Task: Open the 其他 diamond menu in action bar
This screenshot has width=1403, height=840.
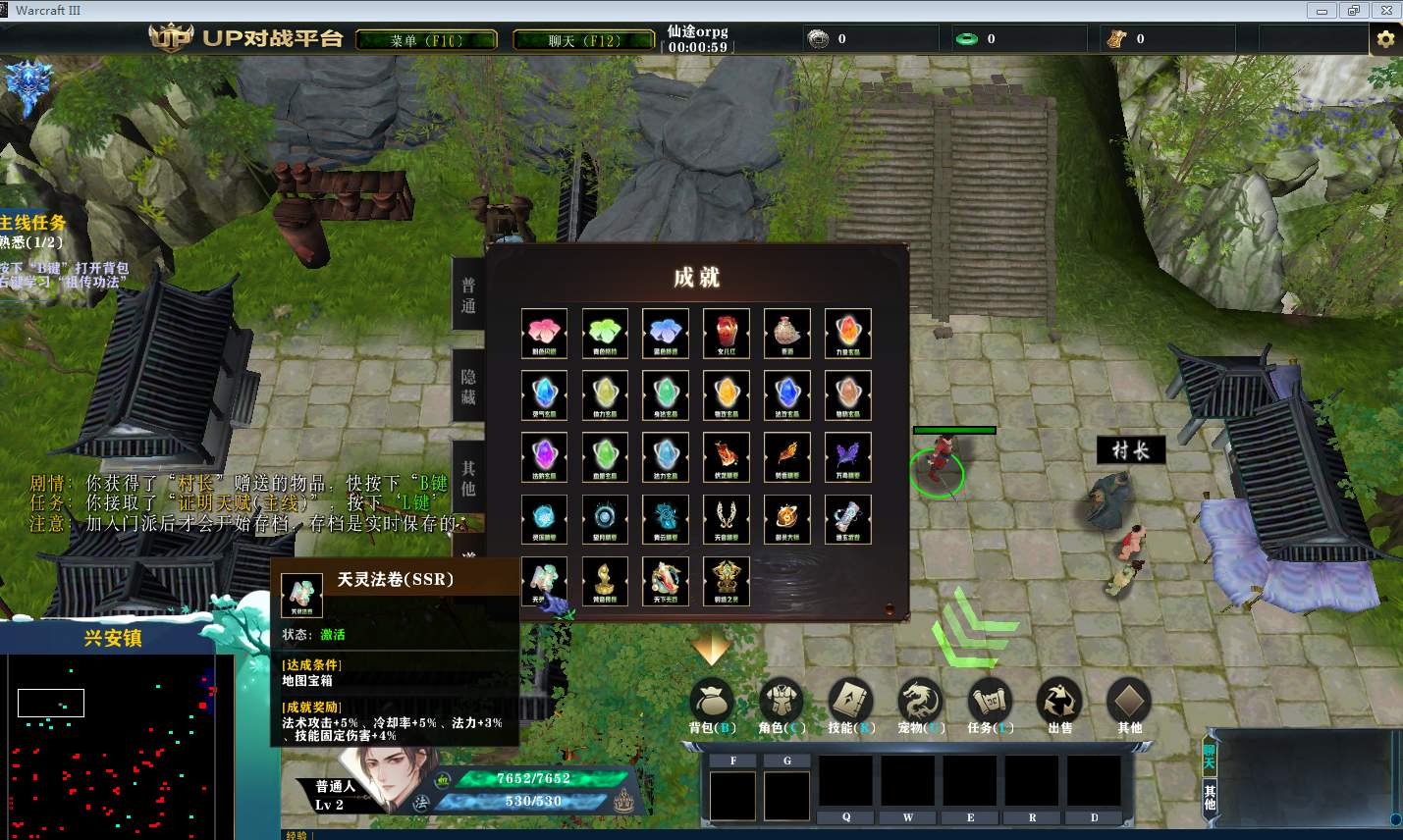Action: click(1129, 703)
